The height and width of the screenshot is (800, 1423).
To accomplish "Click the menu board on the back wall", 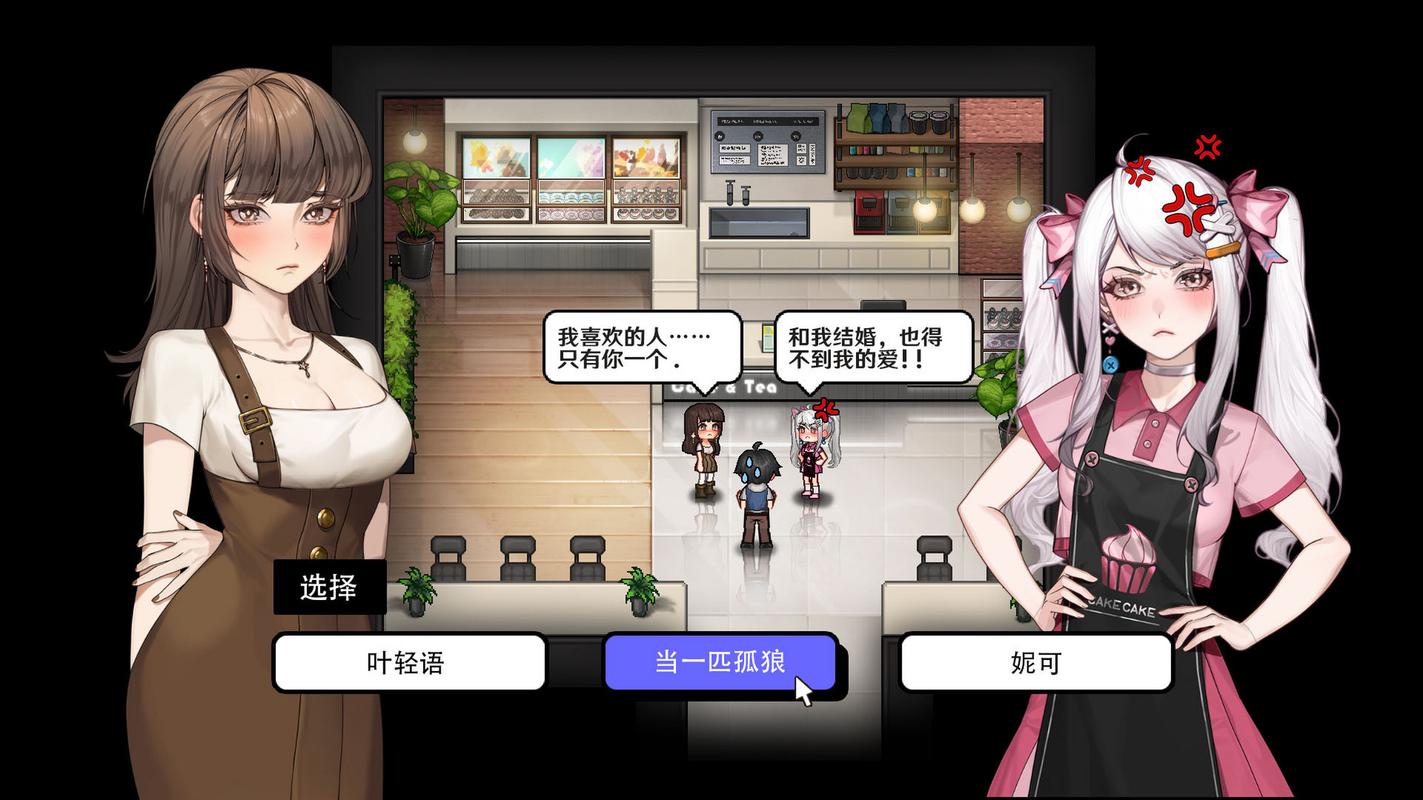I will (x=768, y=140).
